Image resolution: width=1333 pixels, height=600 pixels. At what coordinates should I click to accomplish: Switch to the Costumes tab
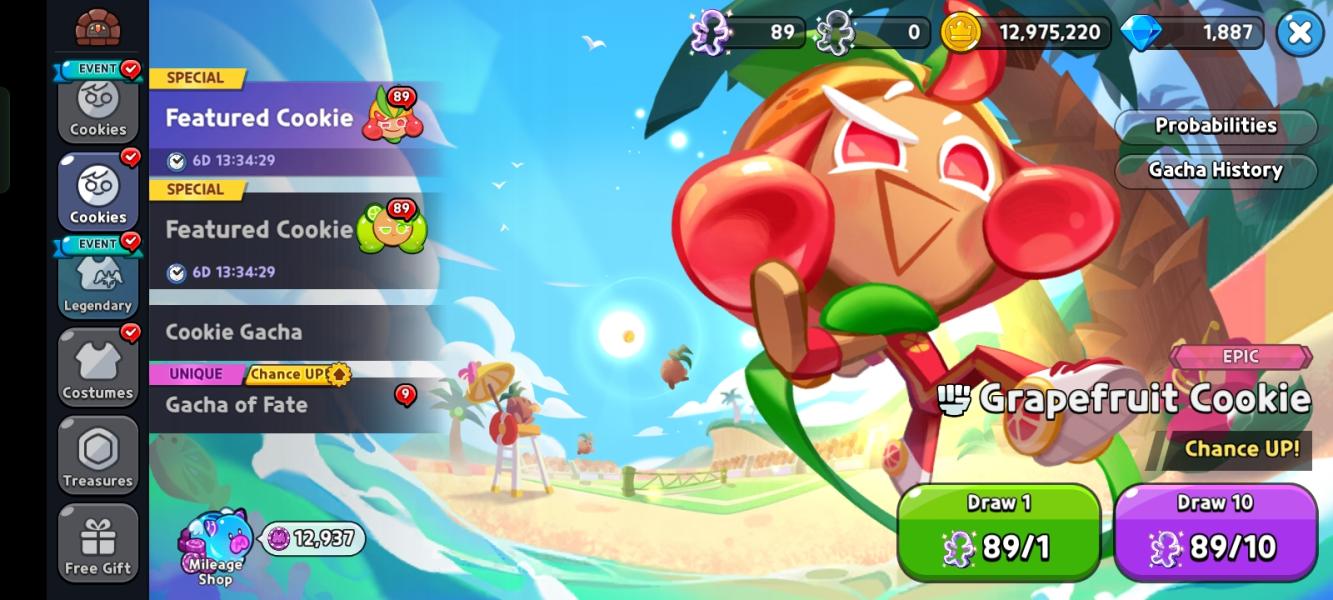98,369
